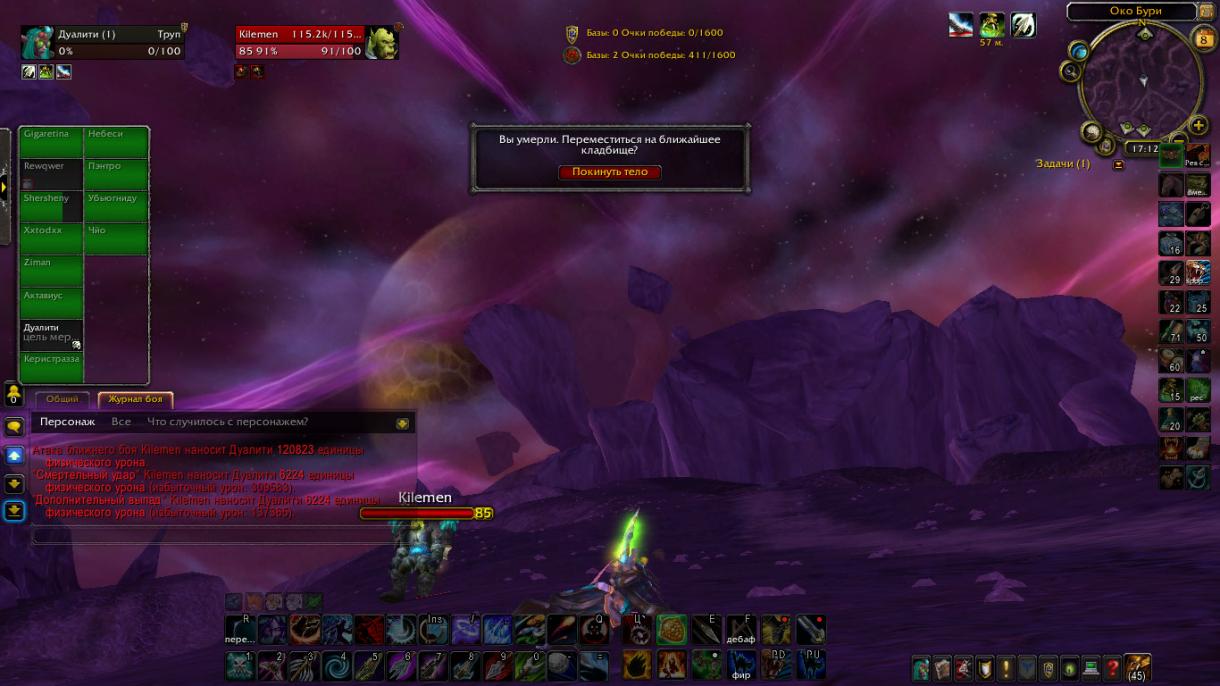Select raid member Gigaretina's frame

click(51, 141)
